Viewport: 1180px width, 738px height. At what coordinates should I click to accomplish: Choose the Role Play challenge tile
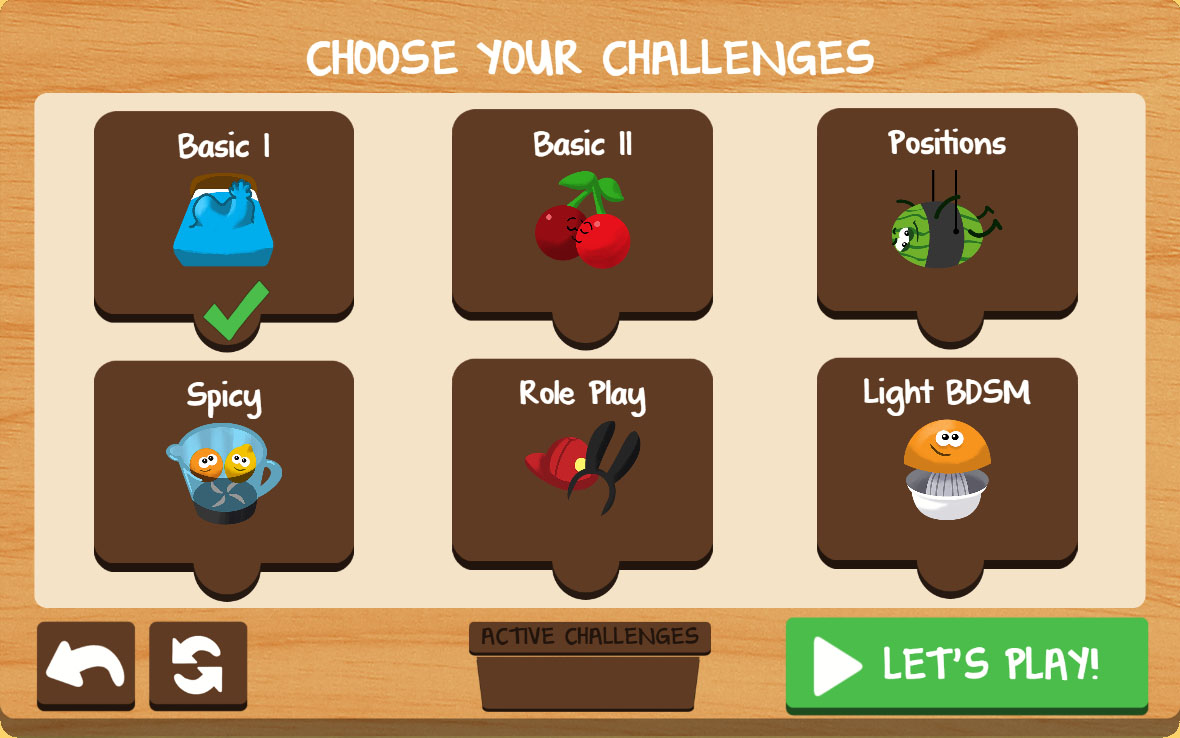click(x=582, y=465)
